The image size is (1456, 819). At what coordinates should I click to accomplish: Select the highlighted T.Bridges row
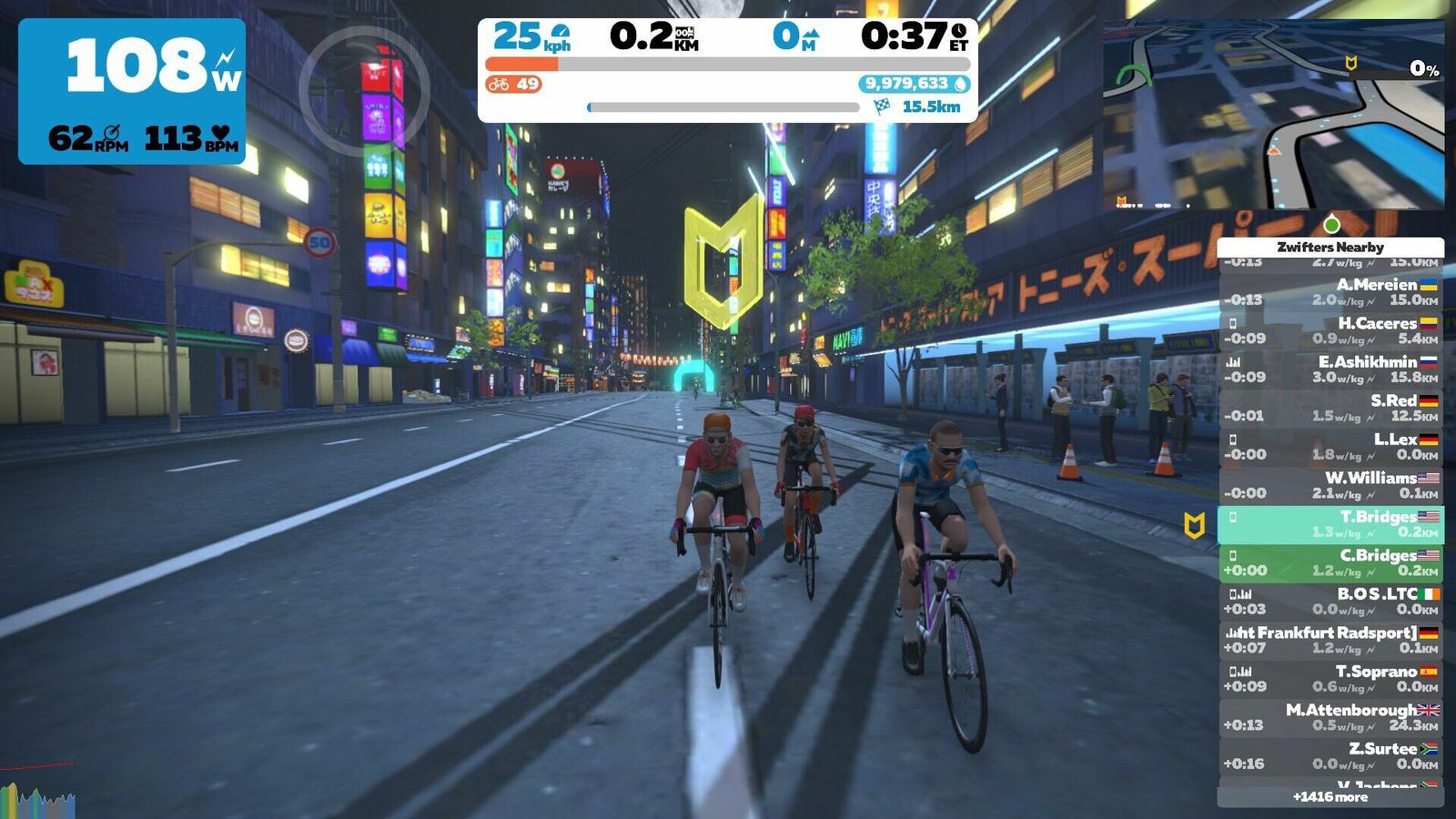[x=1330, y=524]
